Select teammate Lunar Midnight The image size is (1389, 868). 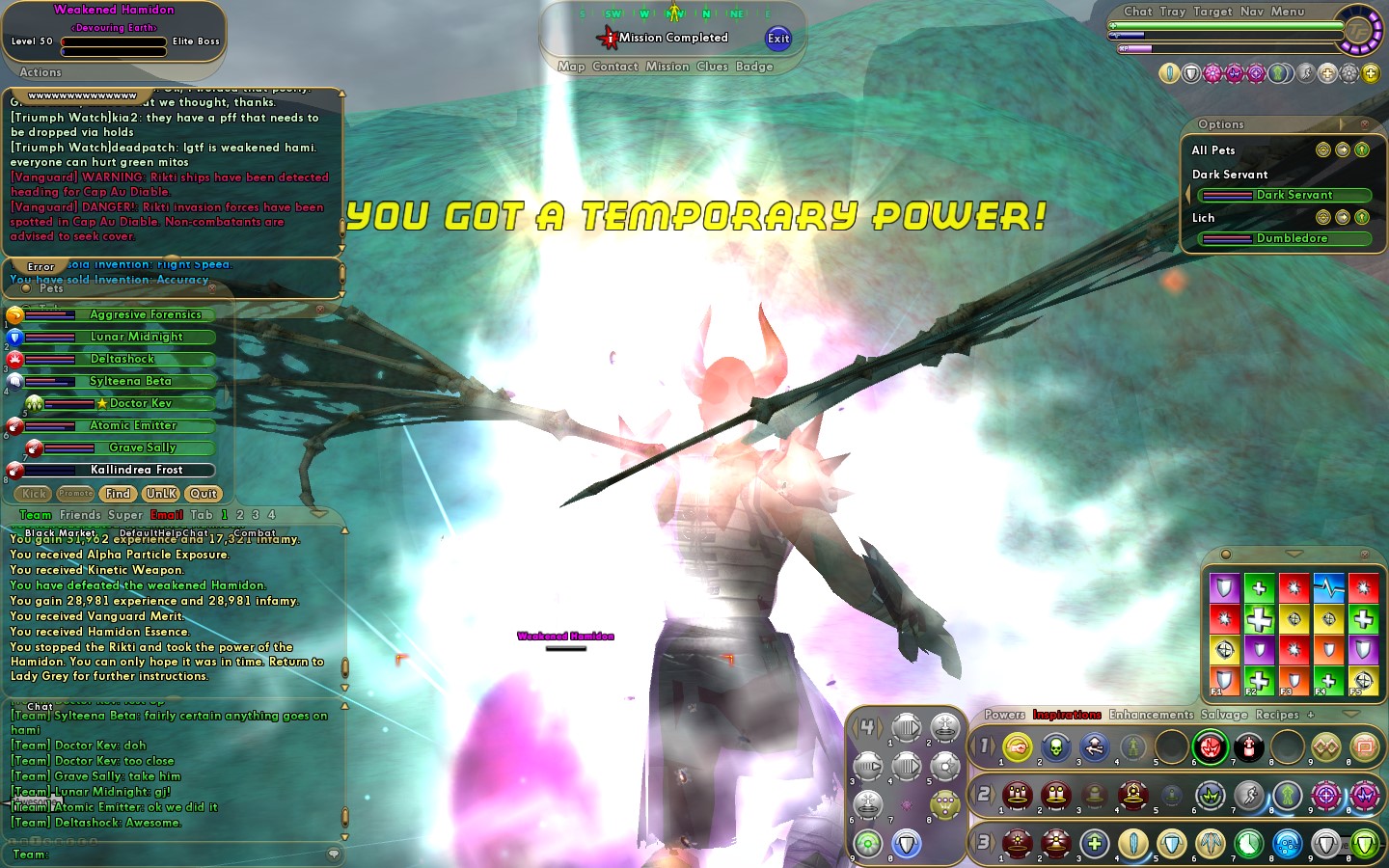click(136, 337)
